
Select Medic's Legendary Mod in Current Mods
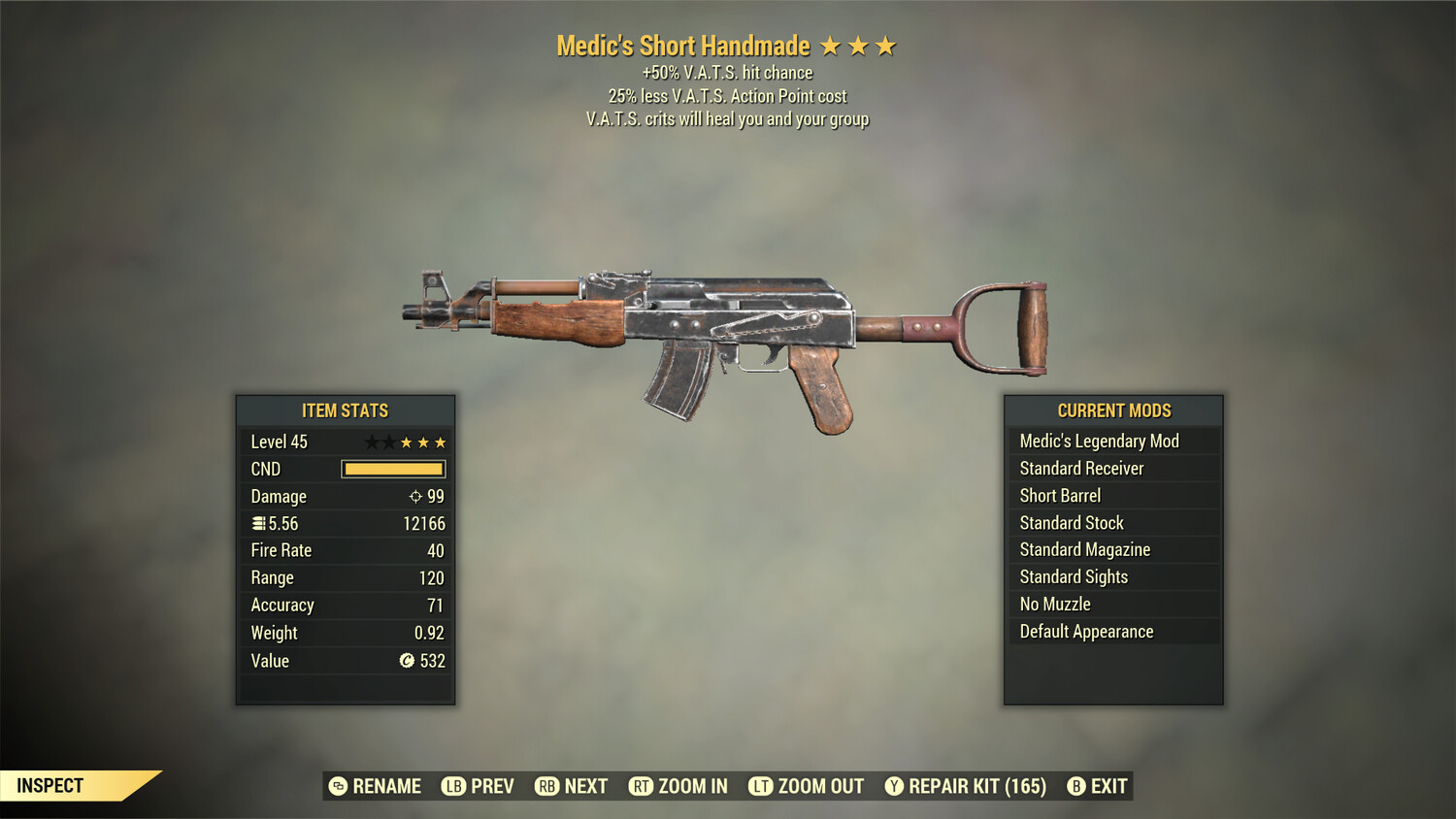coord(1098,441)
